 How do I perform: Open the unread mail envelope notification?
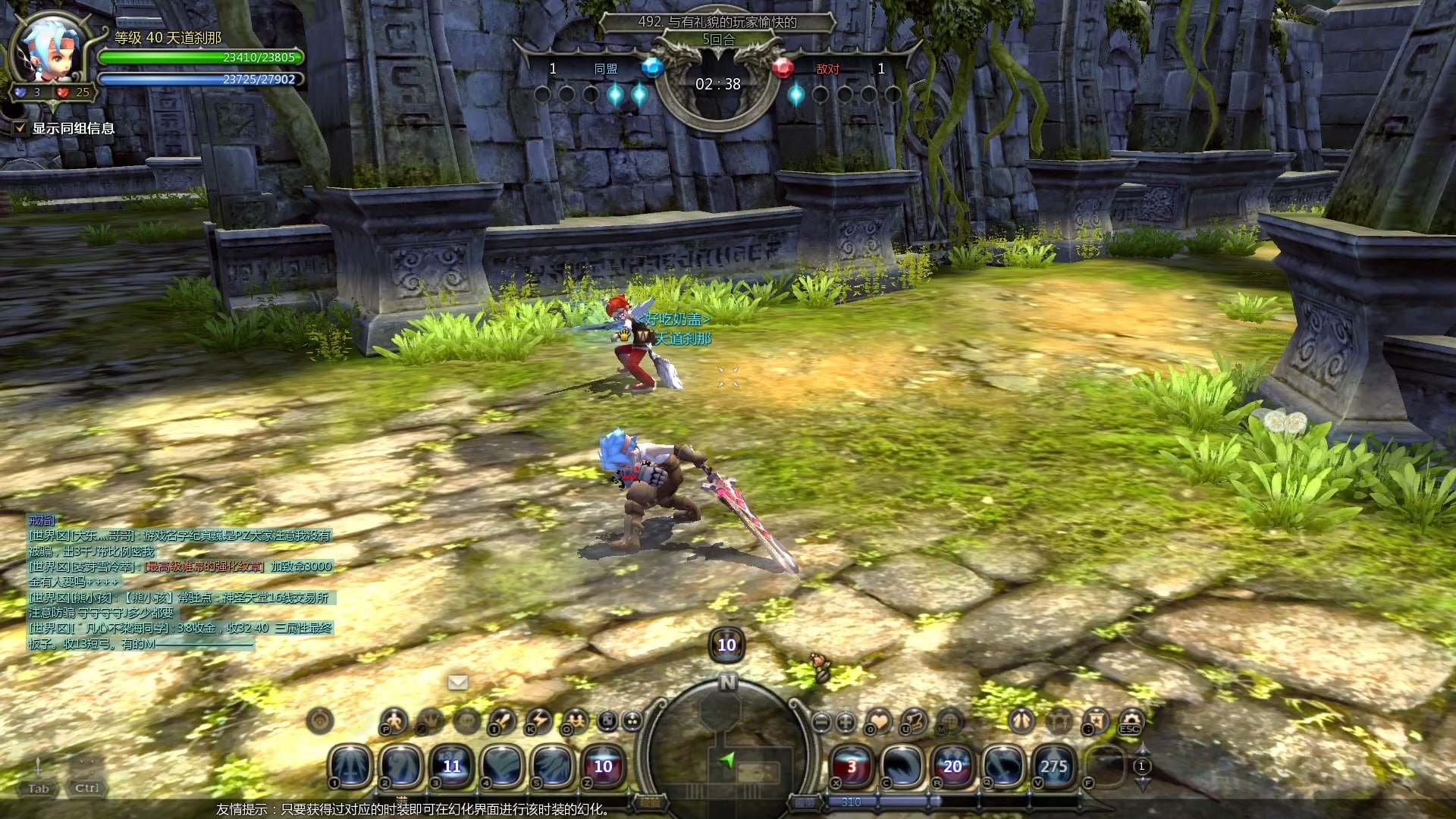click(458, 682)
